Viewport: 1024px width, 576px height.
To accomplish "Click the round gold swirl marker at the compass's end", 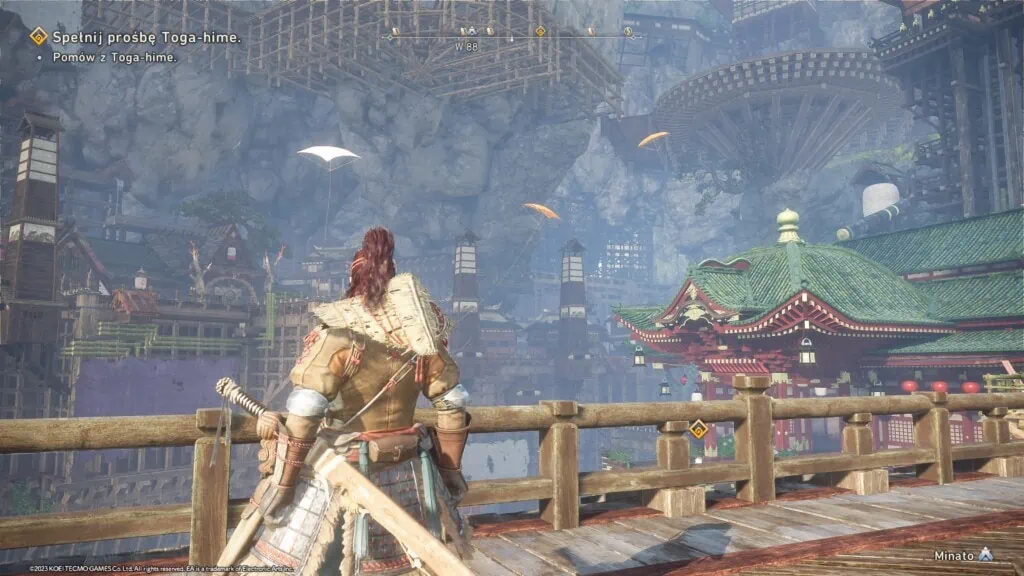I will 628,31.
